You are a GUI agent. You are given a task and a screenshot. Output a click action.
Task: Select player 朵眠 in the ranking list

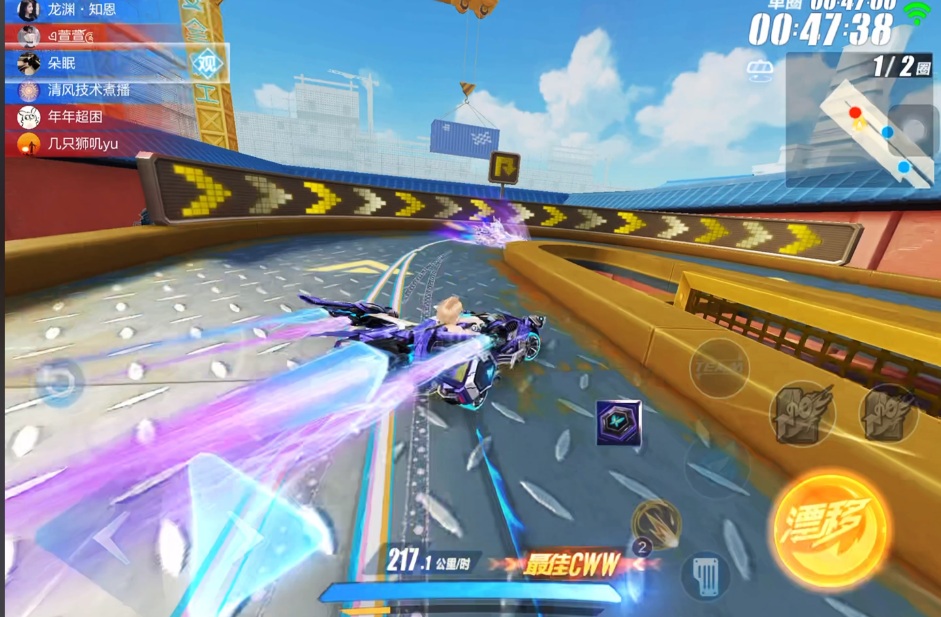coord(62,63)
